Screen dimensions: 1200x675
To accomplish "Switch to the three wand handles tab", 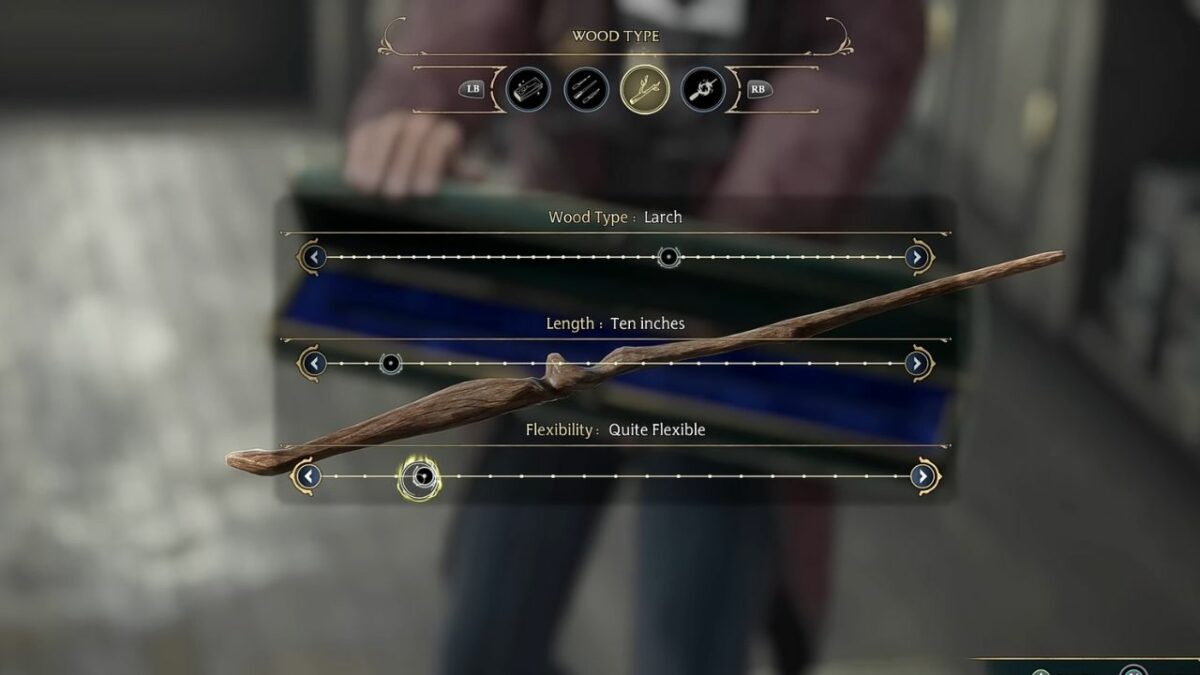I will click(x=586, y=89).
